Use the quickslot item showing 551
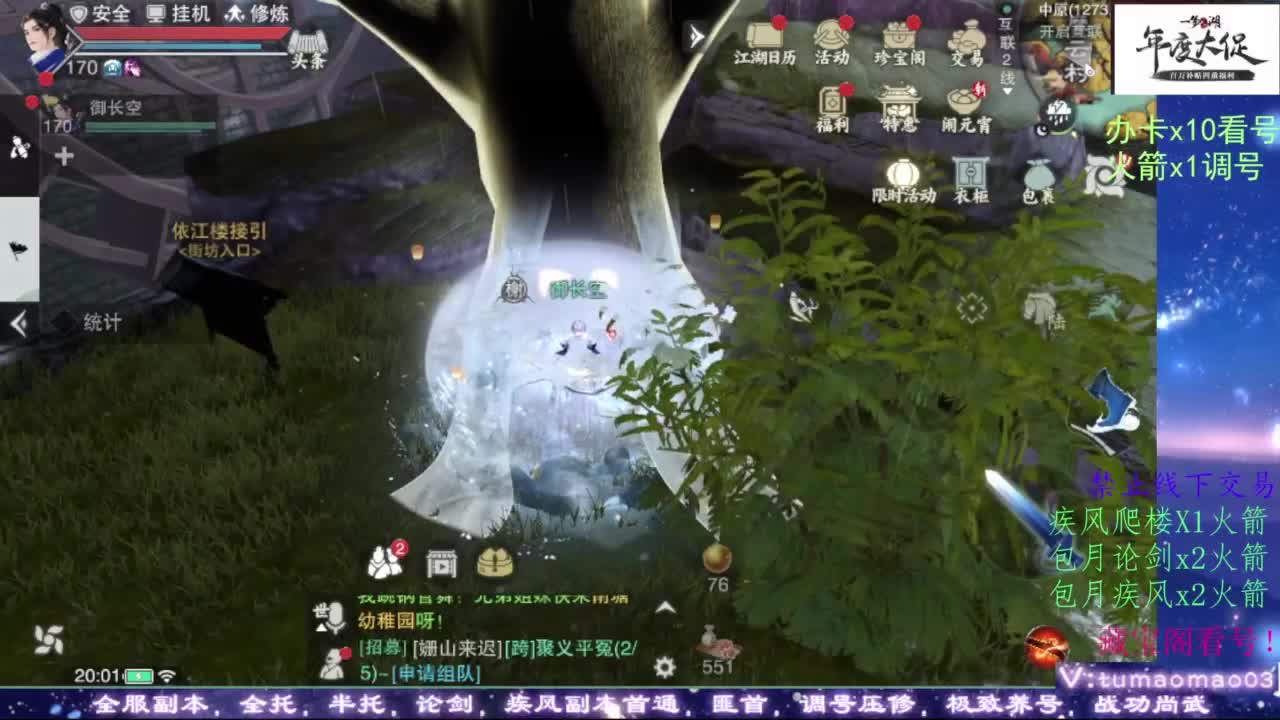The width and height of the screenshot is (1280, 720). [x=716, y=638]
